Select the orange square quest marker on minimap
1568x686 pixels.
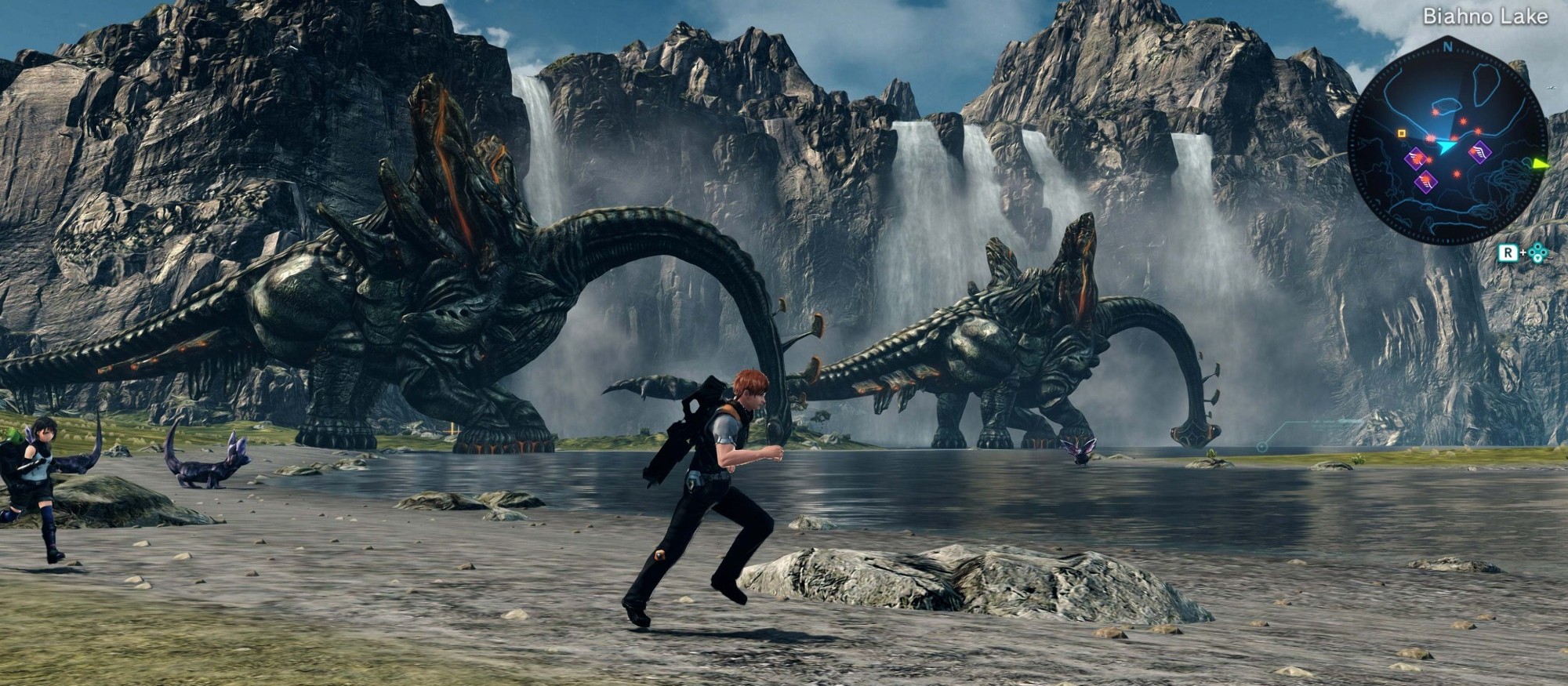[x=1402, y=133]
